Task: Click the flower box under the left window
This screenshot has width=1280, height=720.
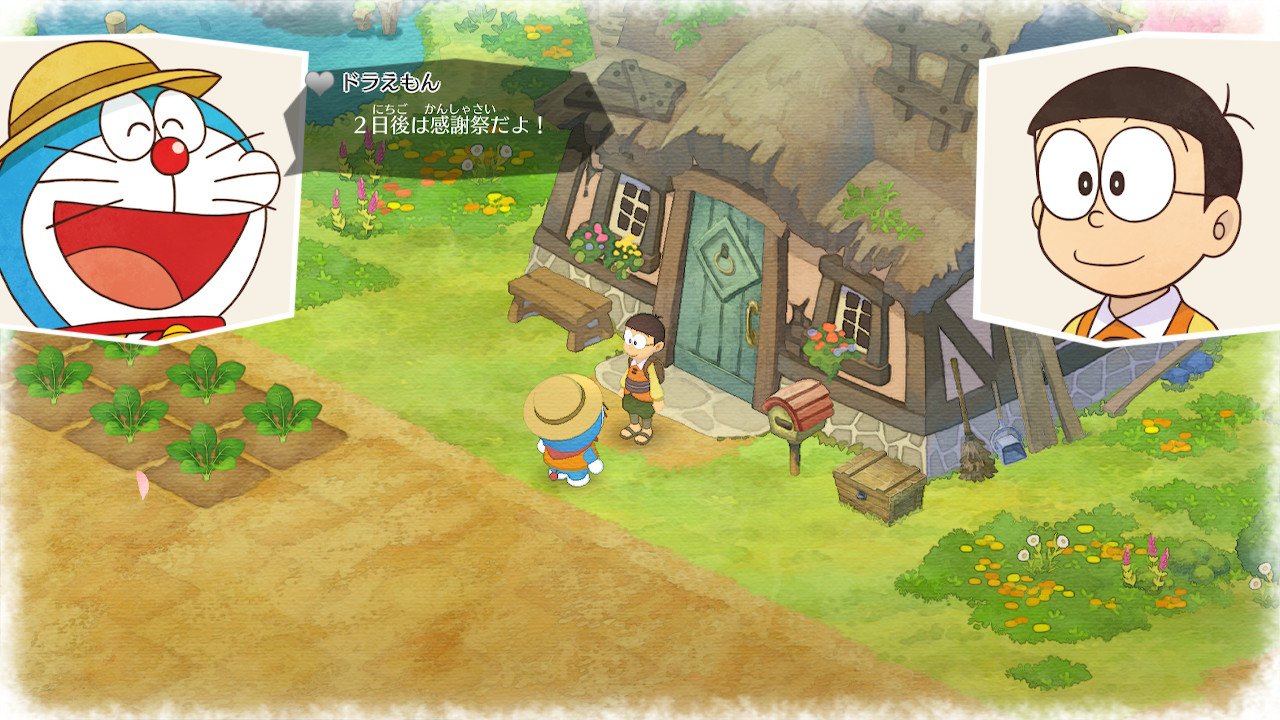Action: pyautogui.click(x=600, y=245)
